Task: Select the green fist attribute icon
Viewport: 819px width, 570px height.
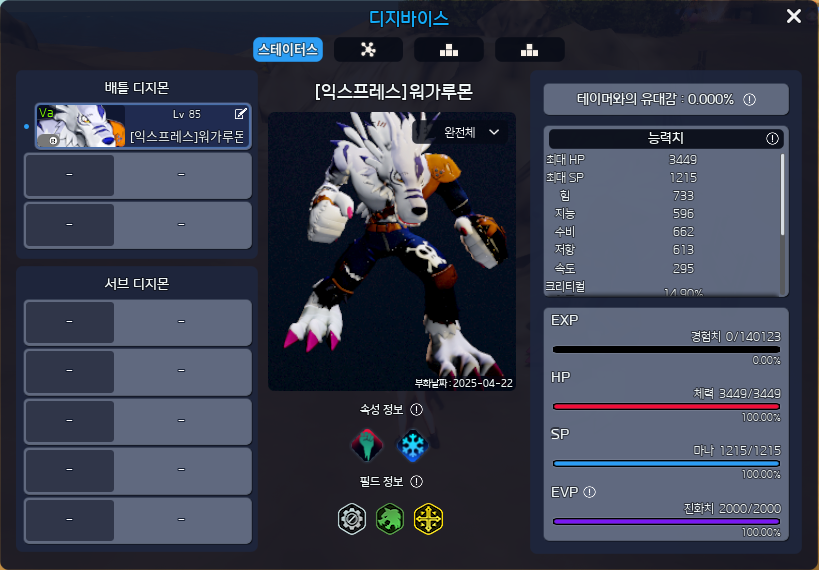Action: [367, 445]
